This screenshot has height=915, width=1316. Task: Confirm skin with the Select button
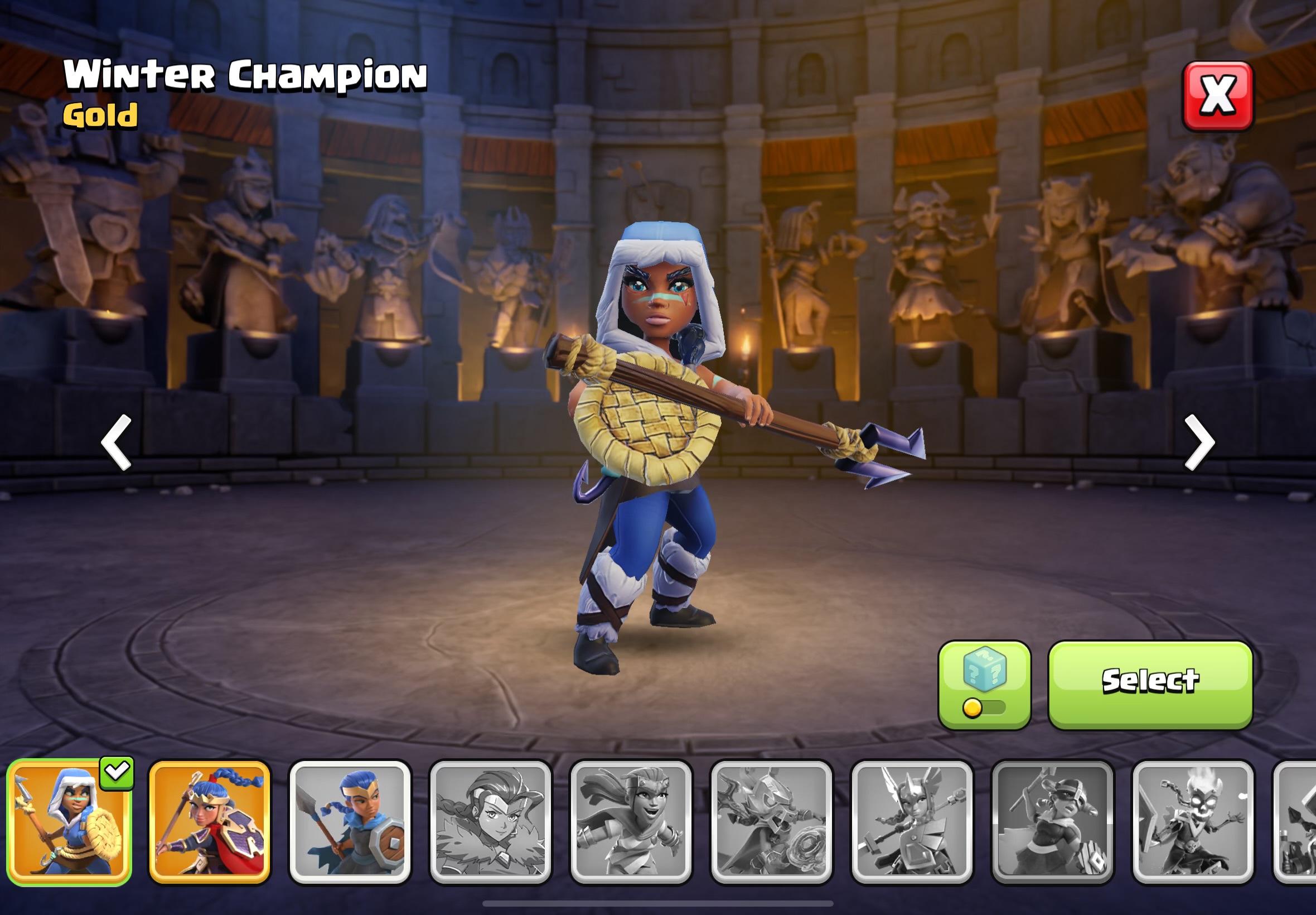click(x=1150, y=685)
